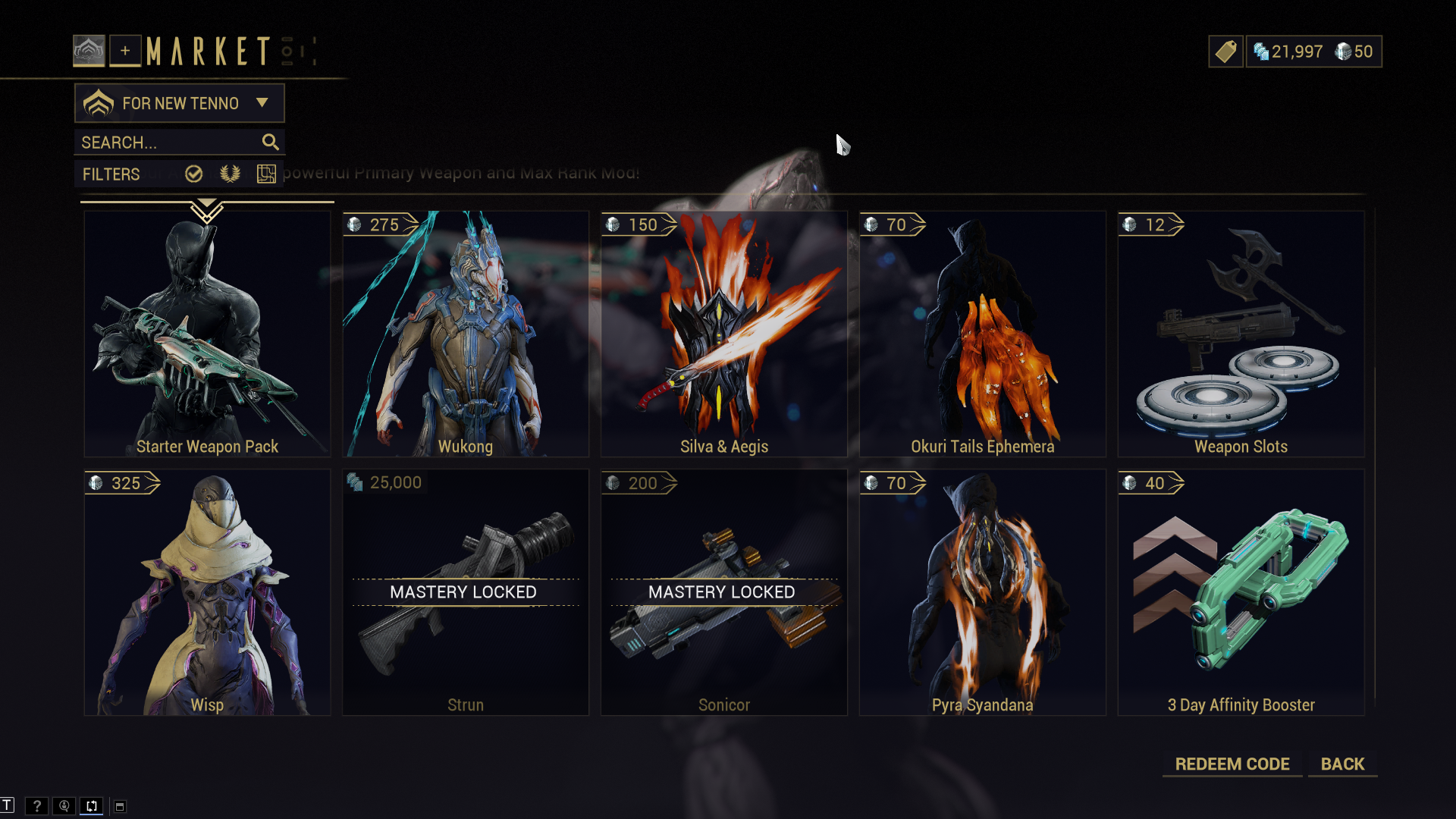Click the Redeem Code button

coord(1232,764)
